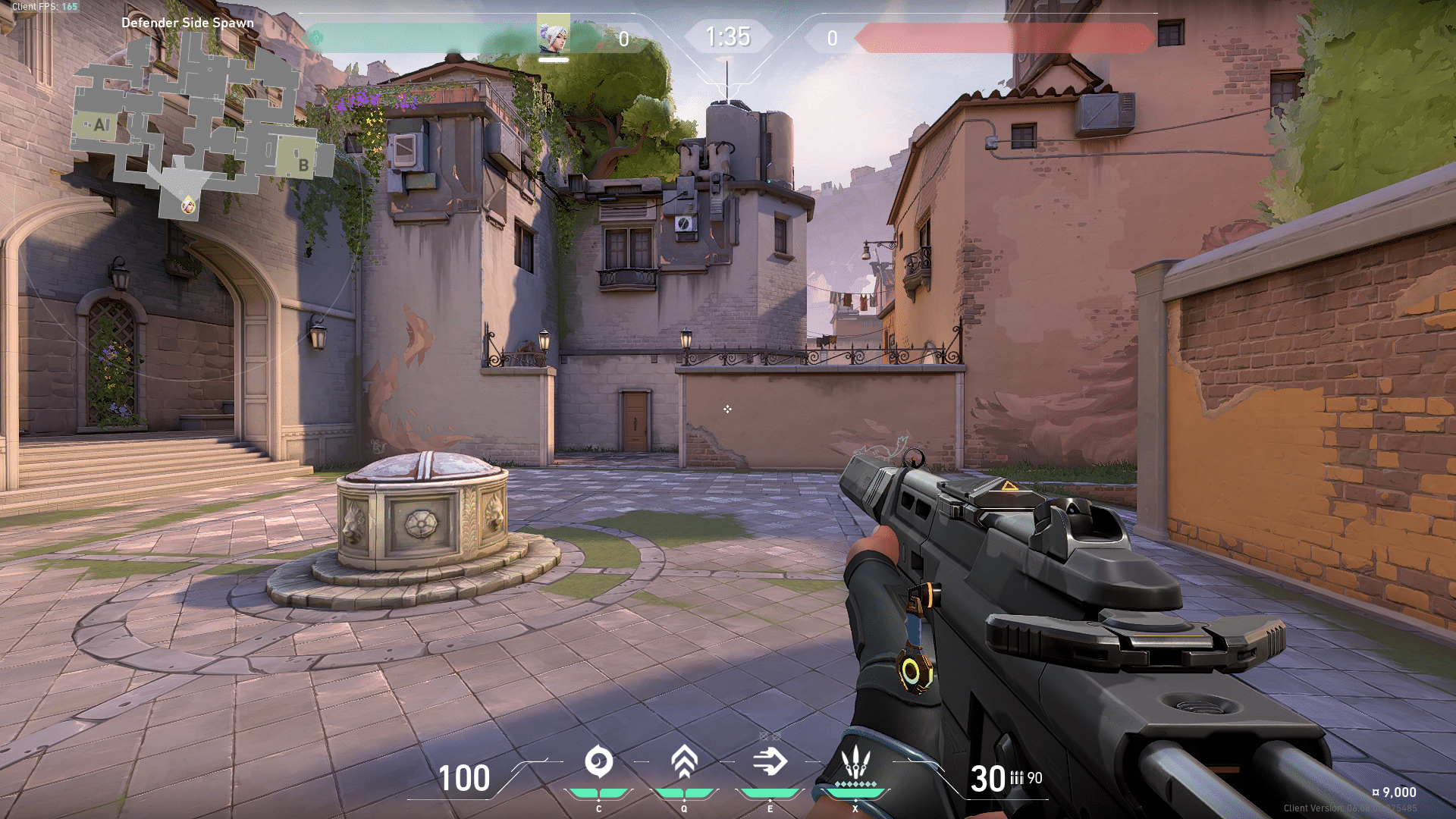Click Jett's agent portrait in the top bar
1456x819 pixels.
pos(554,36)
